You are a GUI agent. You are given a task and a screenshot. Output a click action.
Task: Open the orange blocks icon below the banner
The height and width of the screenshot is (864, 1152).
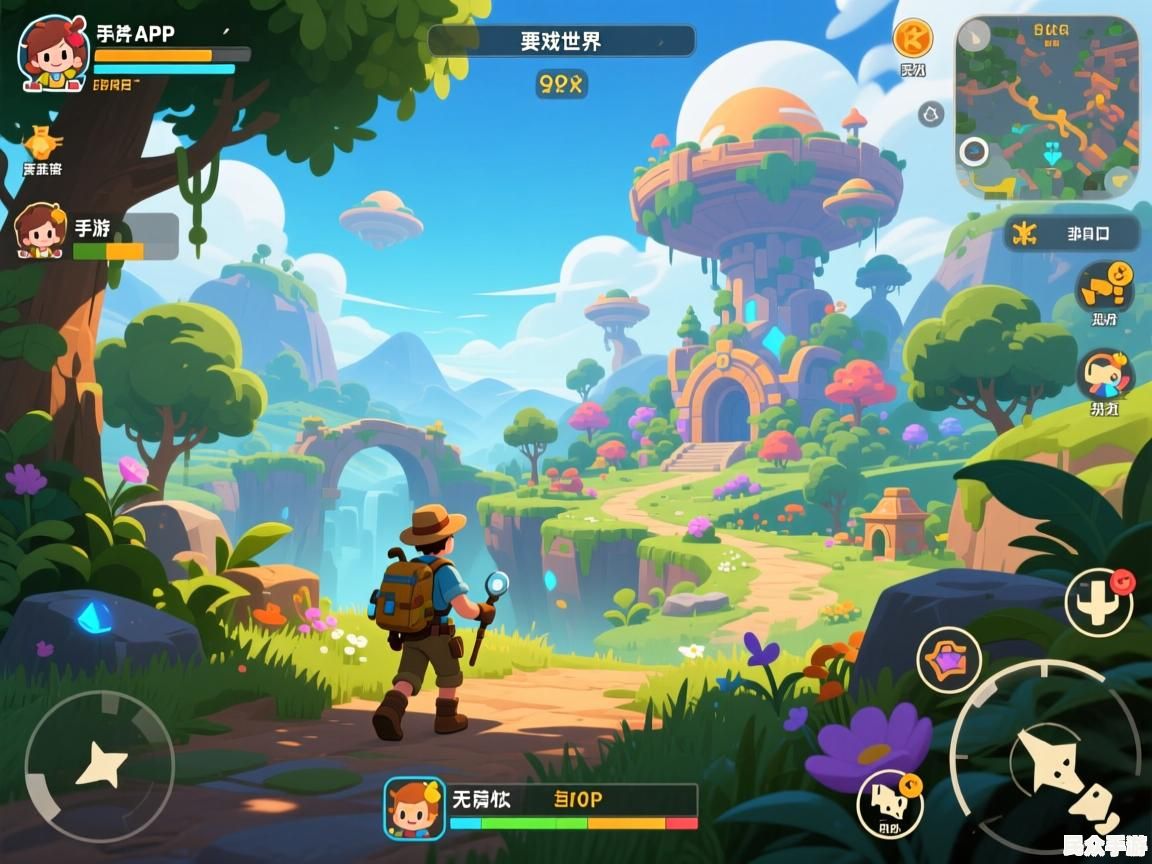pos(1104,286)
